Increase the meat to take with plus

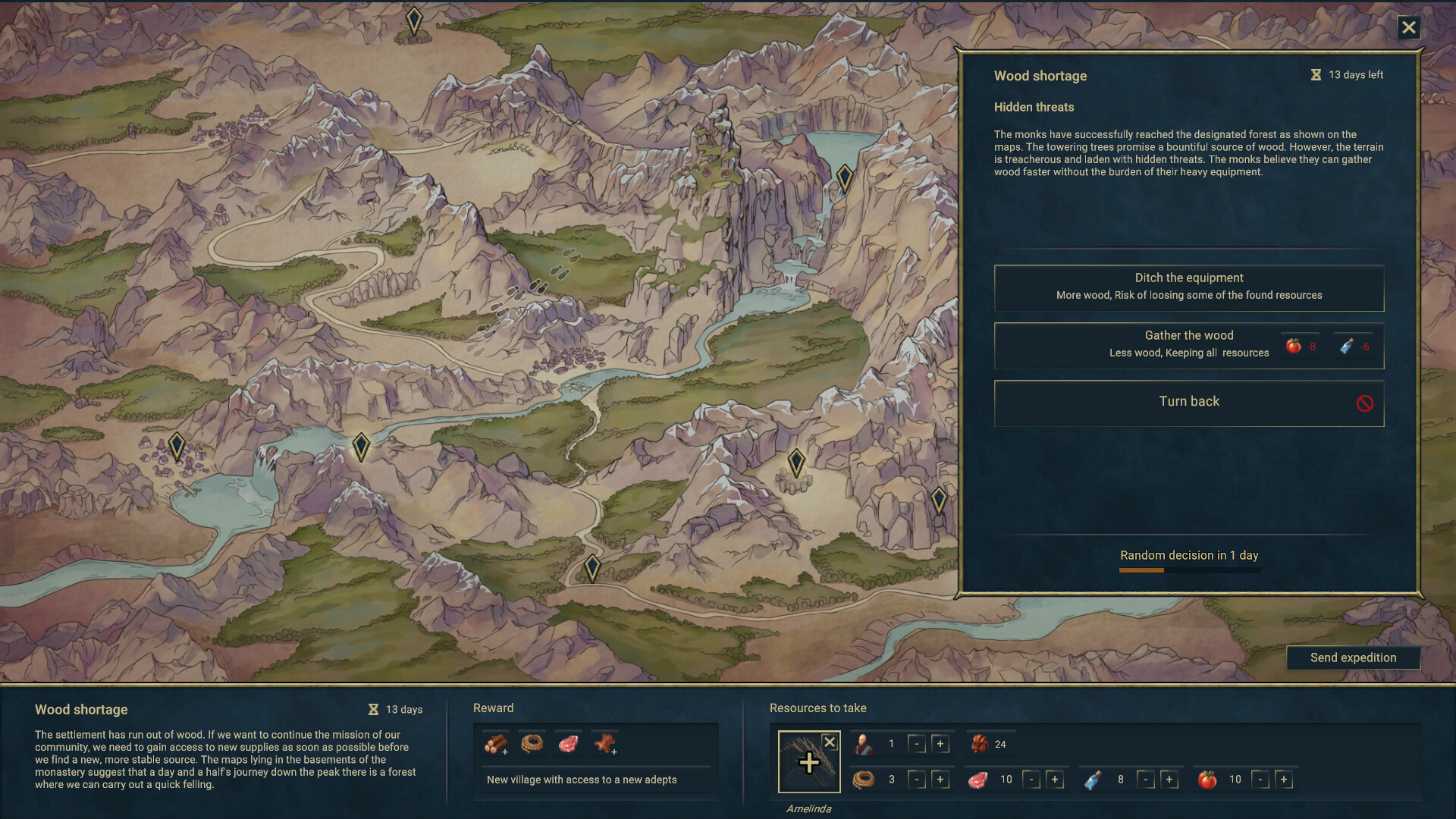tap(1054, 779)
